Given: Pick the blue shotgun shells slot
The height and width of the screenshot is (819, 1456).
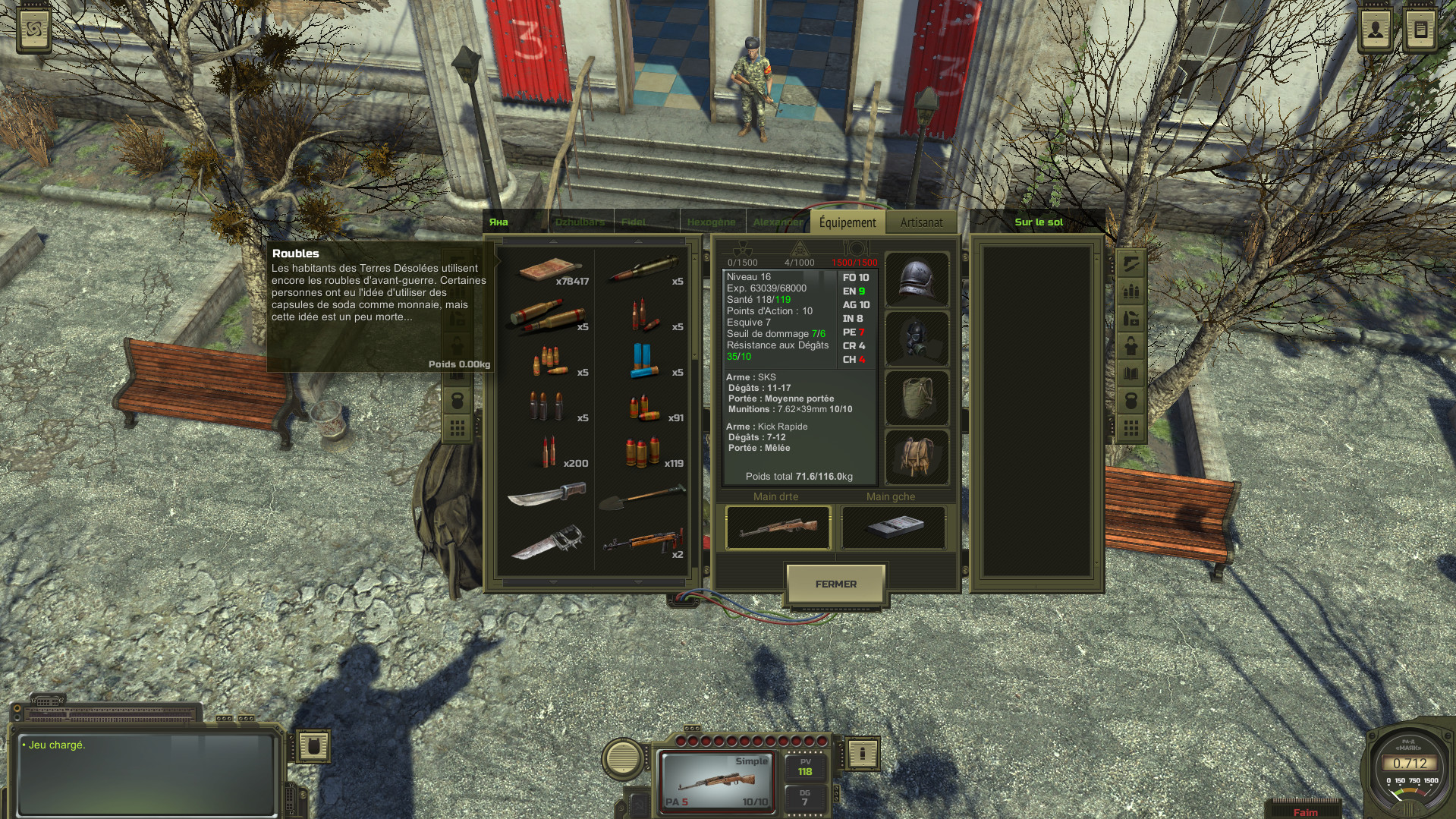Looking at the screenshot, I should [642, 361].
